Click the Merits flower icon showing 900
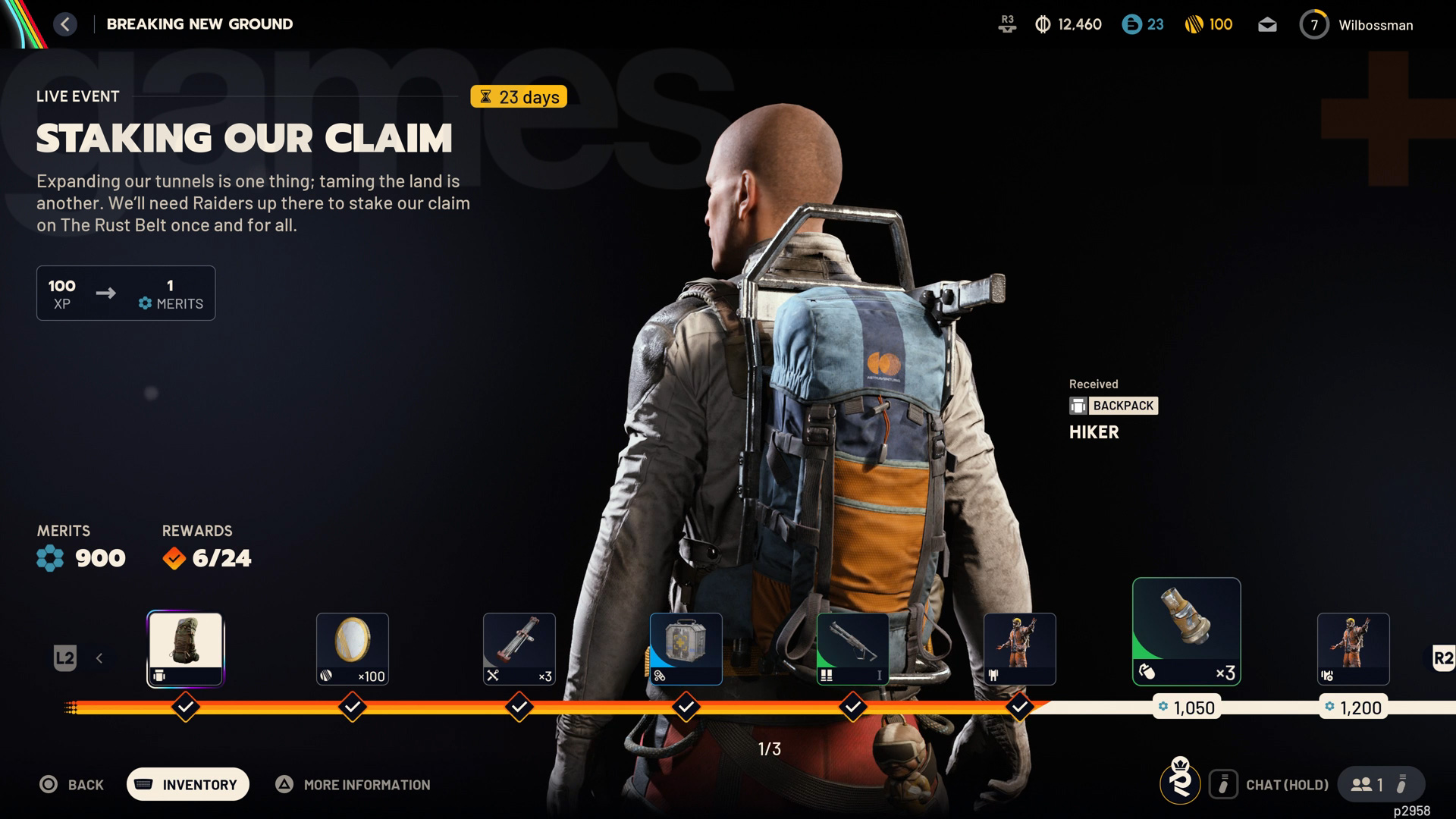The height and width of the screenshot is (819, 1456). coord(49,558)
